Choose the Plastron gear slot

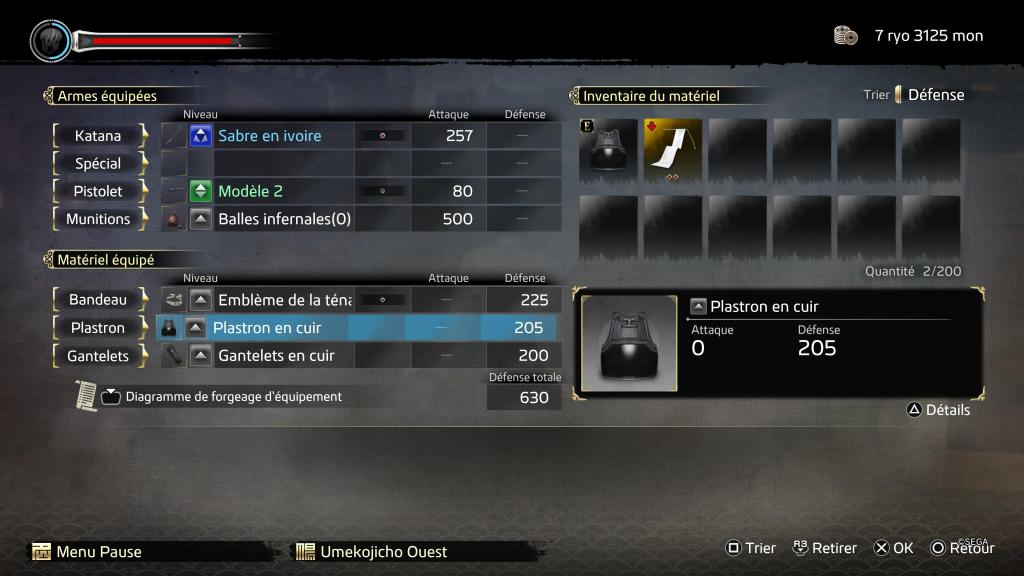(98, 327)
